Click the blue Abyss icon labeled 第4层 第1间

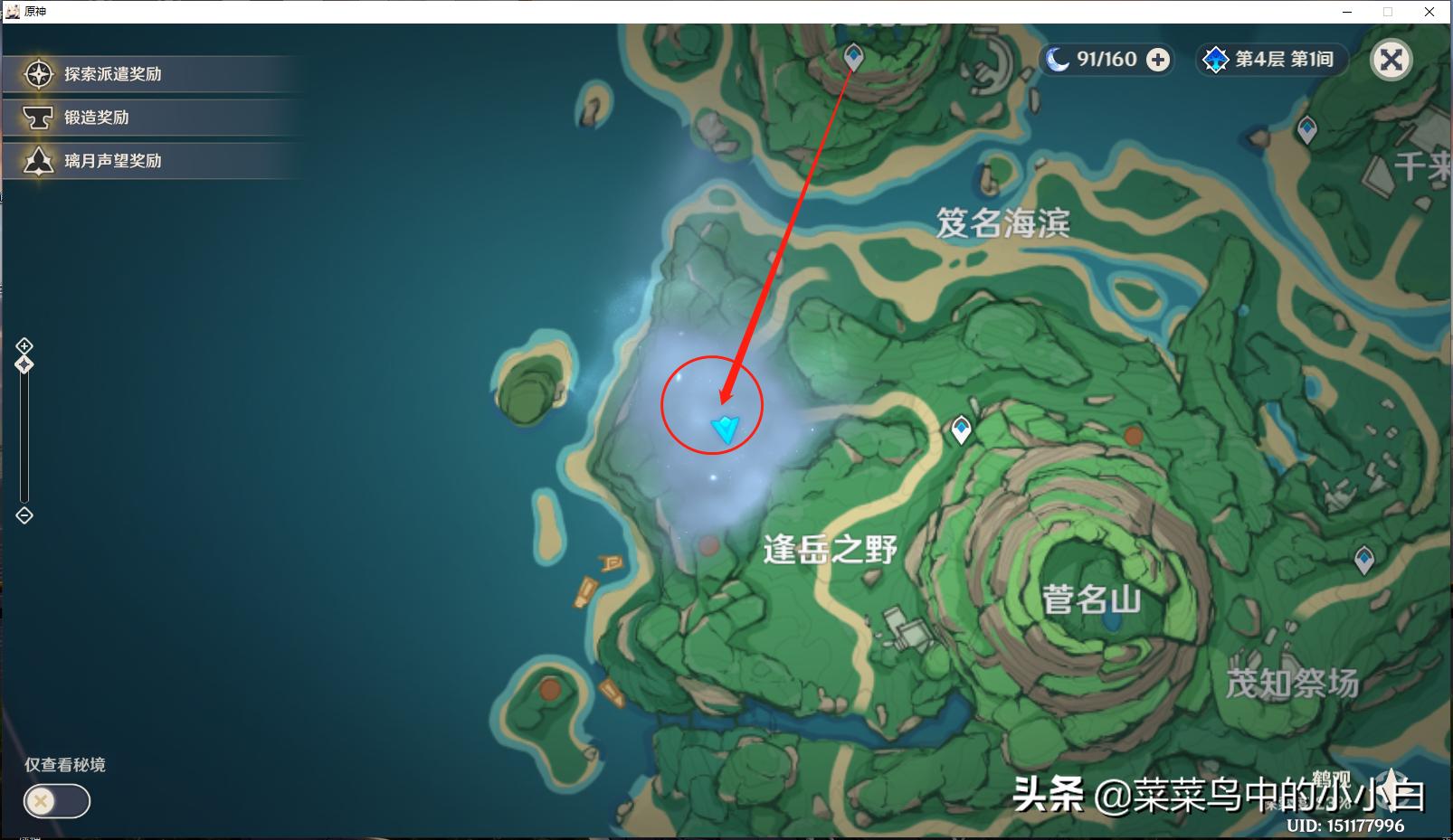coord(1216,60)
